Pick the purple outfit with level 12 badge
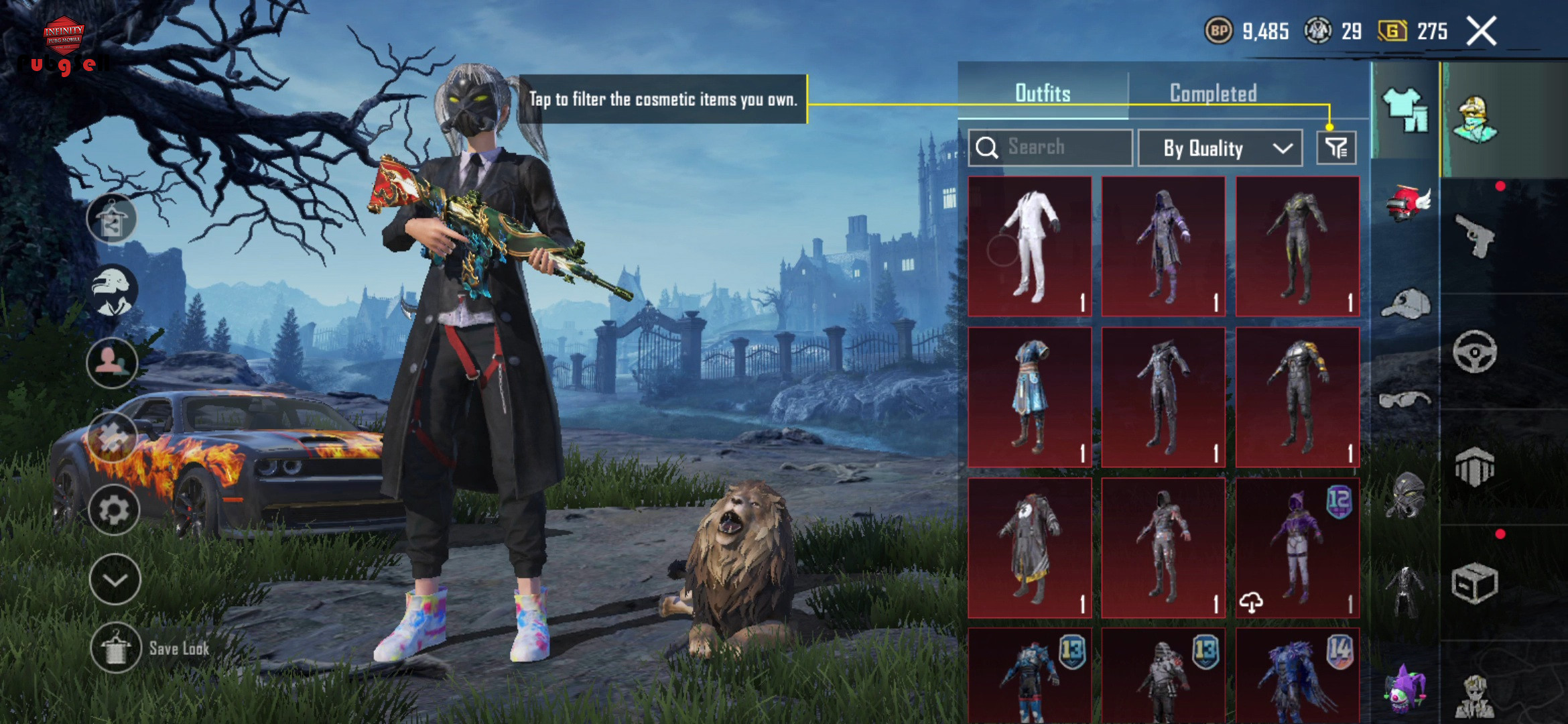 [1297, 548]
